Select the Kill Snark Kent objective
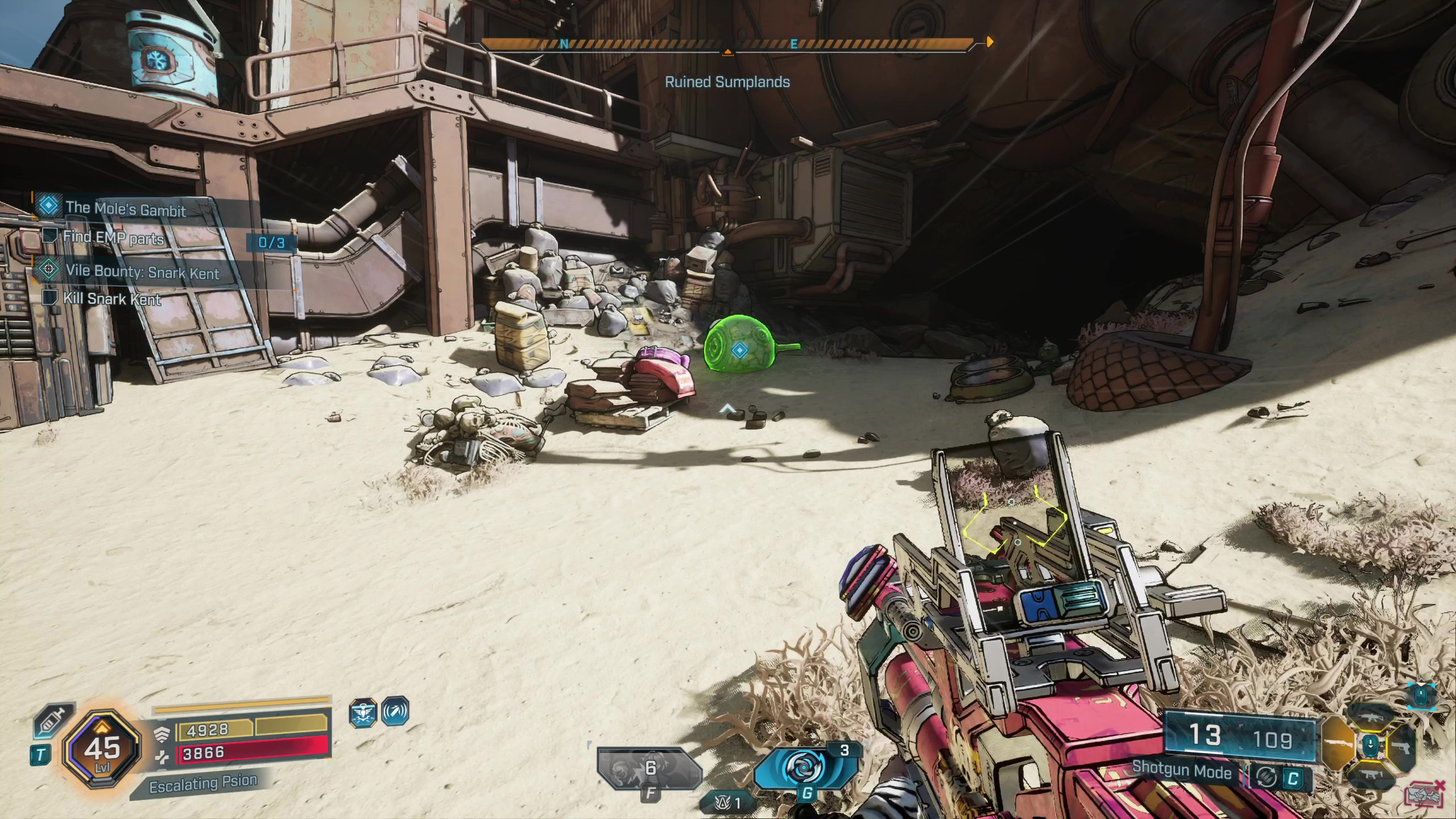Image resolution: width=1456 pixels, height=819 pixels. click(x=112, y=299)
